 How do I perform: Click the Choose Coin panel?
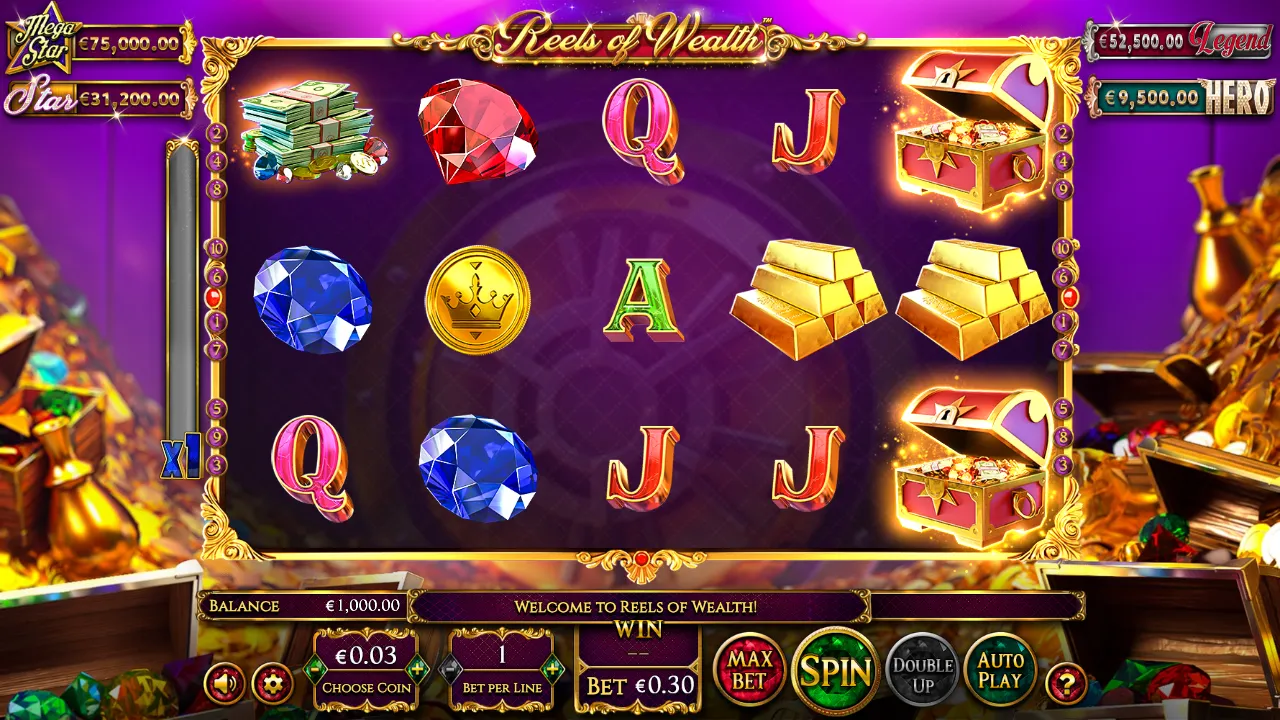[368, 672]
